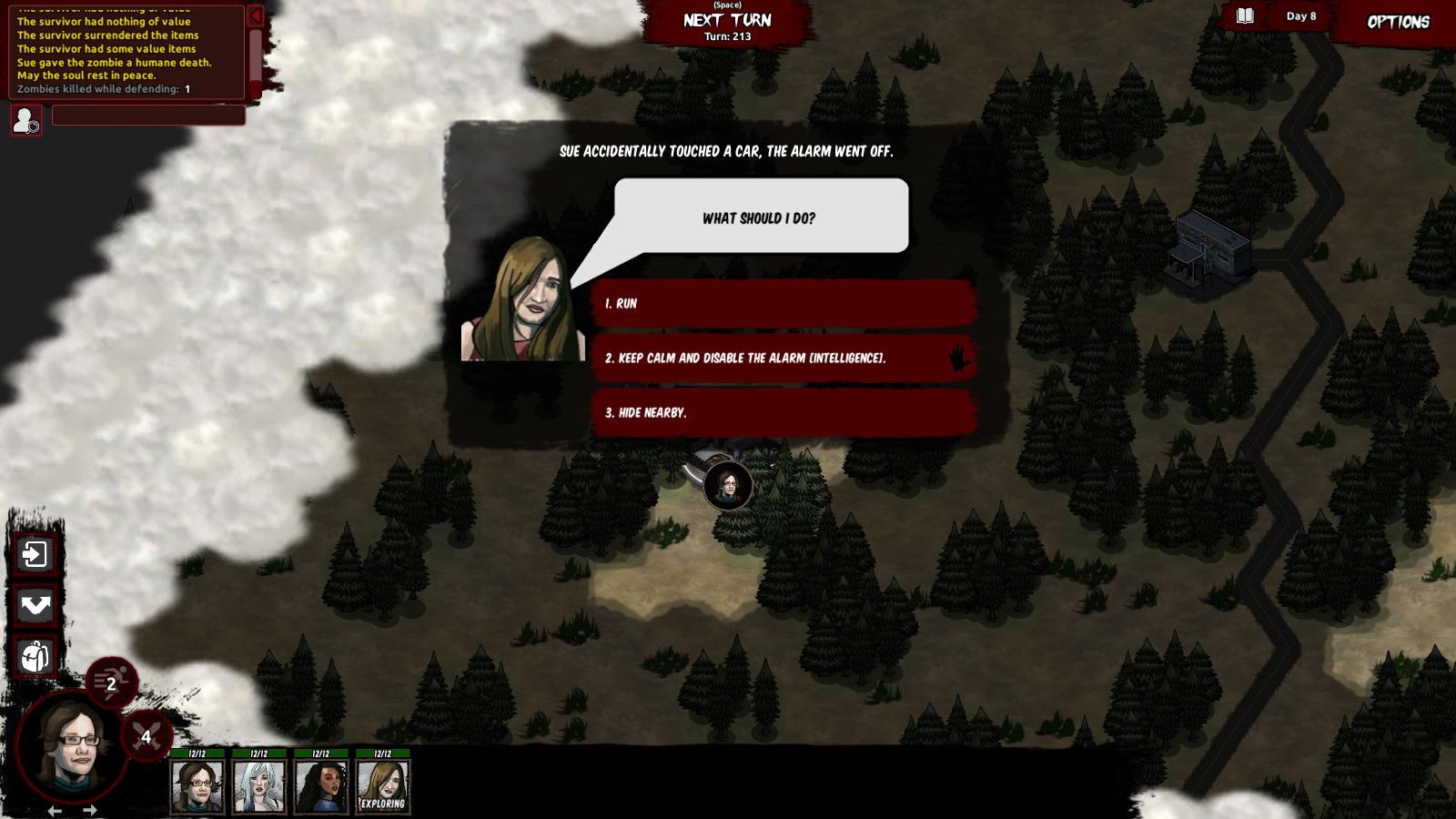Select the survivor portrait marked Exploring
Viewport: 1456px width, 819px height.
382,785
